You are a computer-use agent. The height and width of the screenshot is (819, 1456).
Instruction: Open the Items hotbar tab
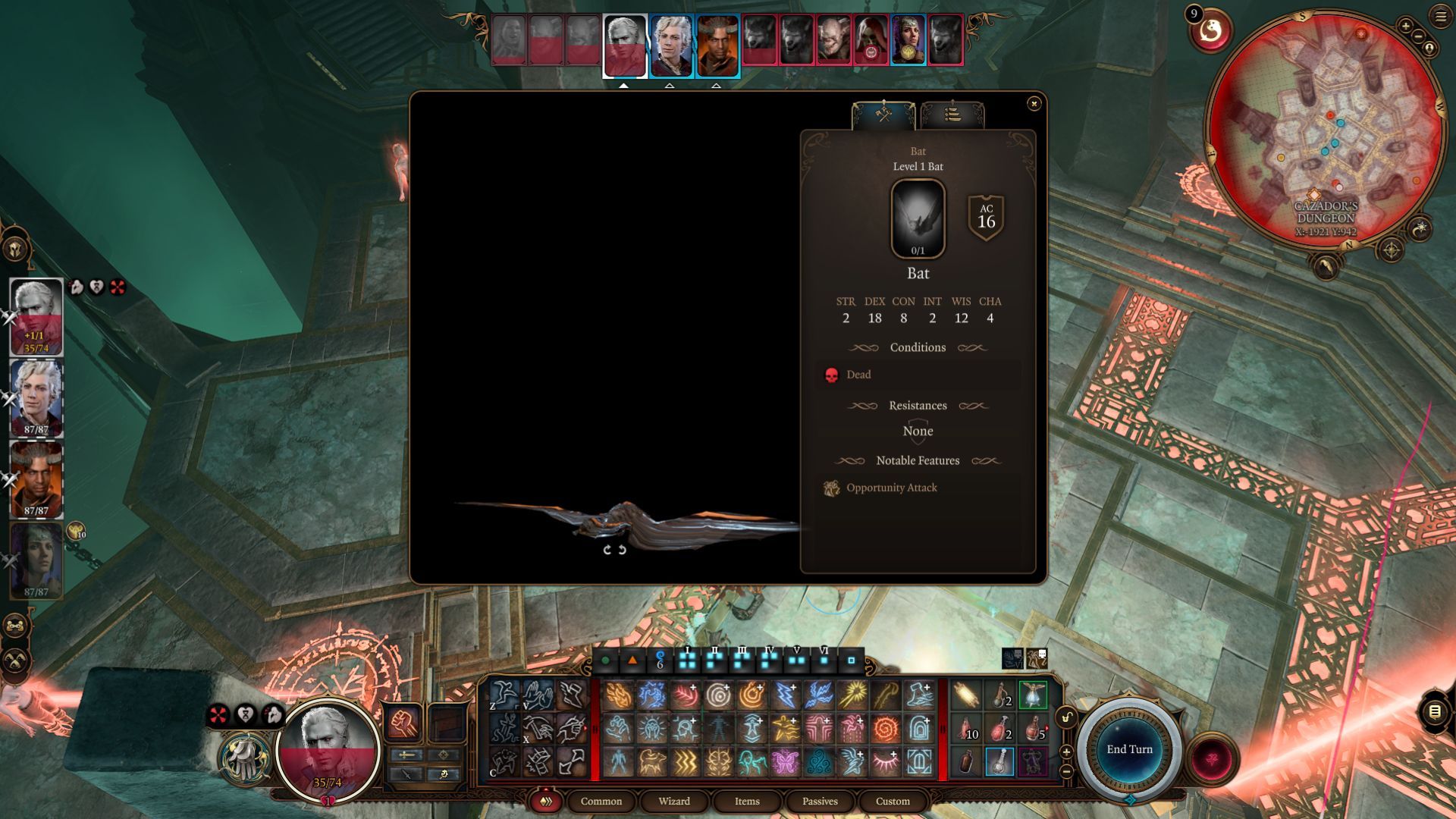coord(746,801)
